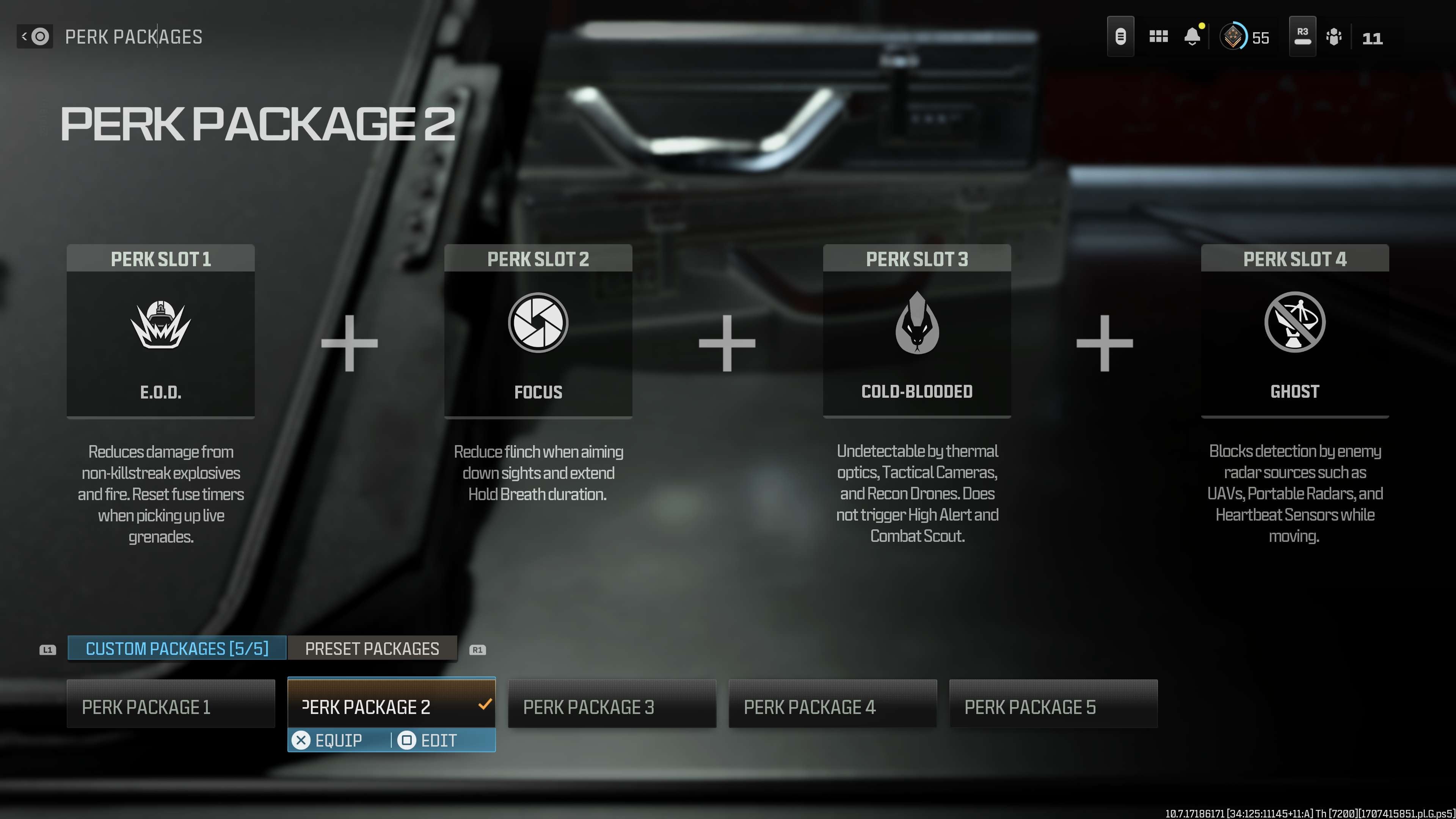This screenshot has width=1456, height=819.
Task: Select Perk Package 5
Action: 1053,706
